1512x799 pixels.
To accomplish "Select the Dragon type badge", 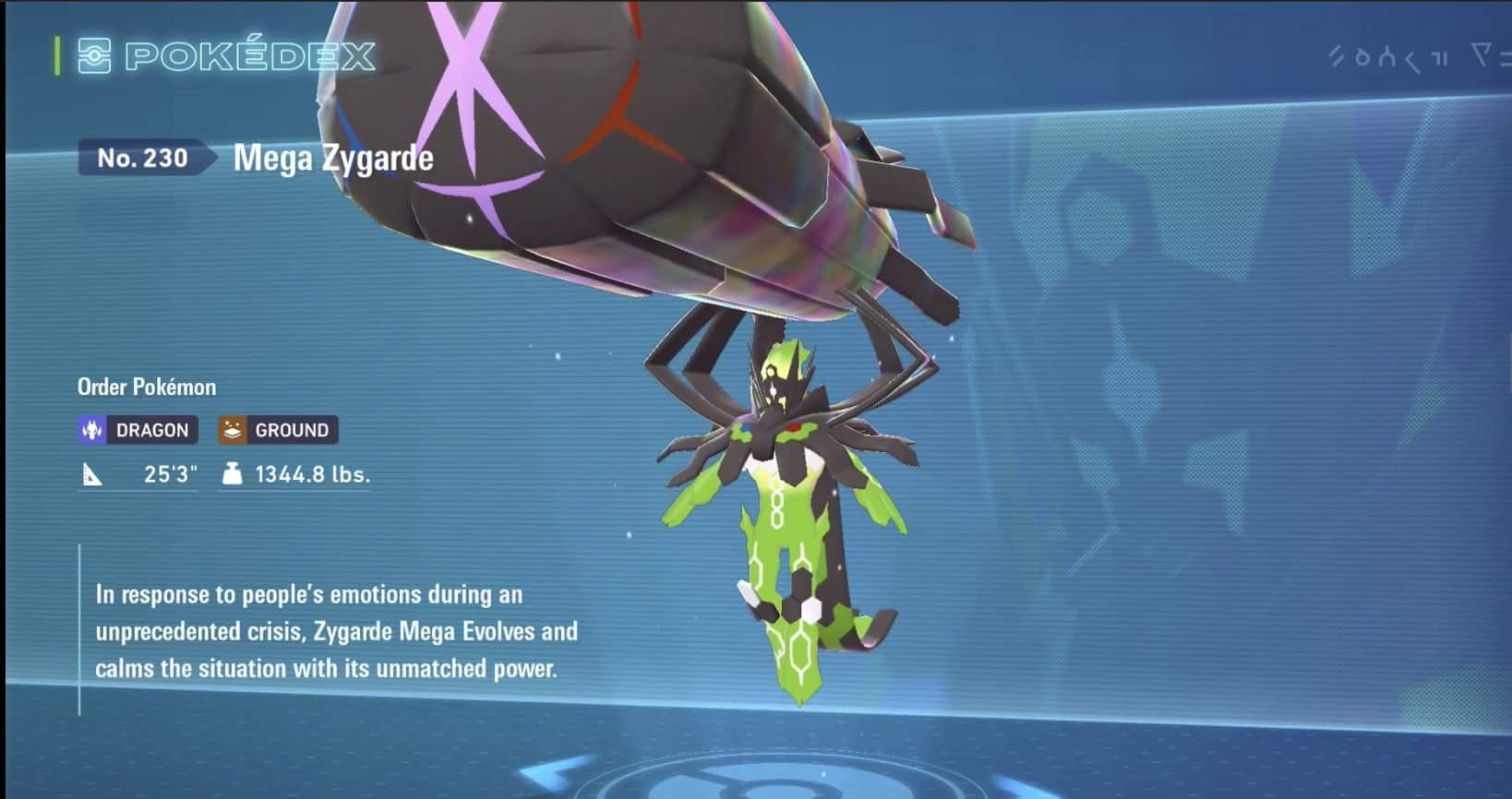I will 138,430.
